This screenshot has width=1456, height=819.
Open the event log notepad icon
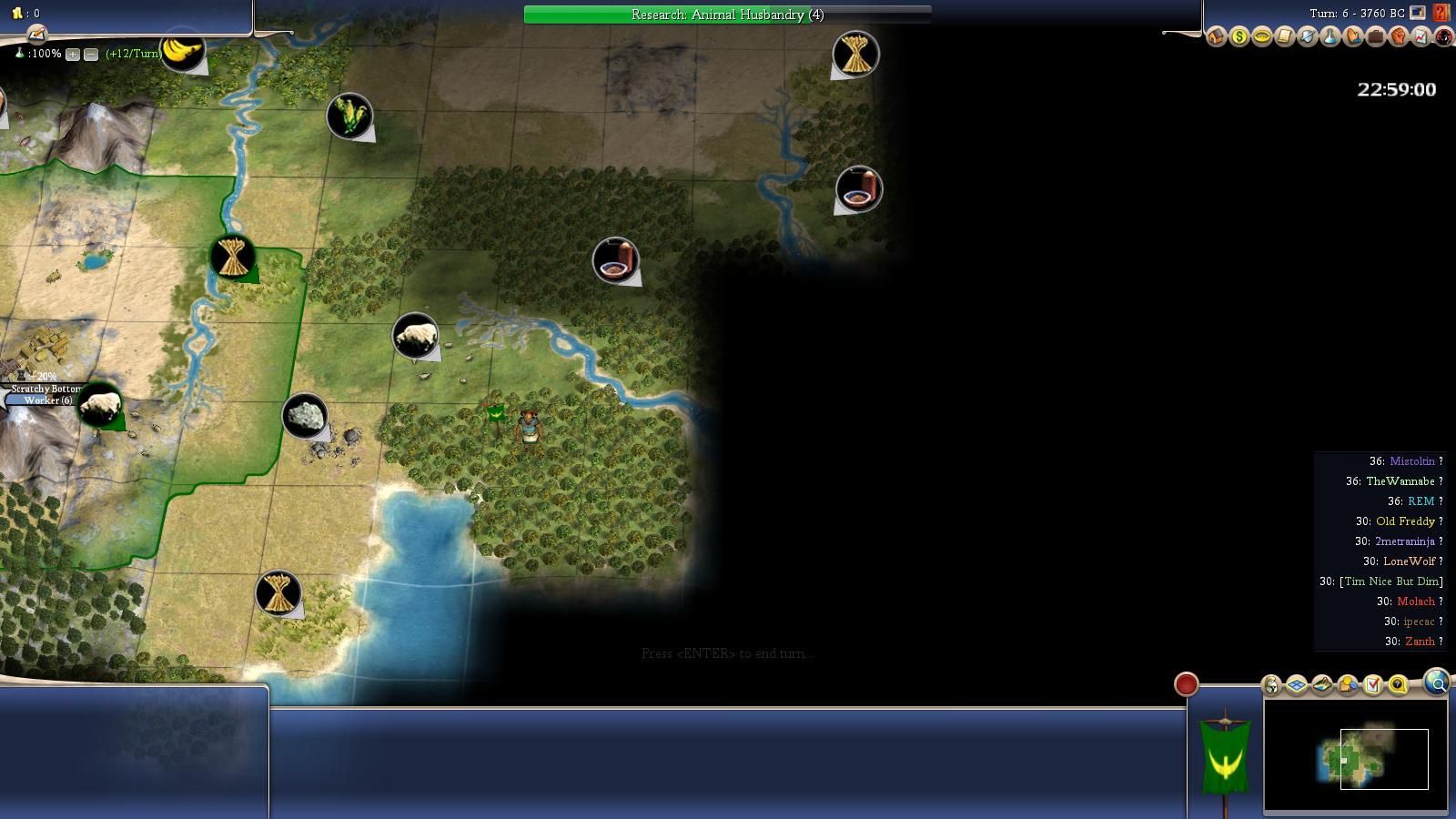(x=36, y=35)
